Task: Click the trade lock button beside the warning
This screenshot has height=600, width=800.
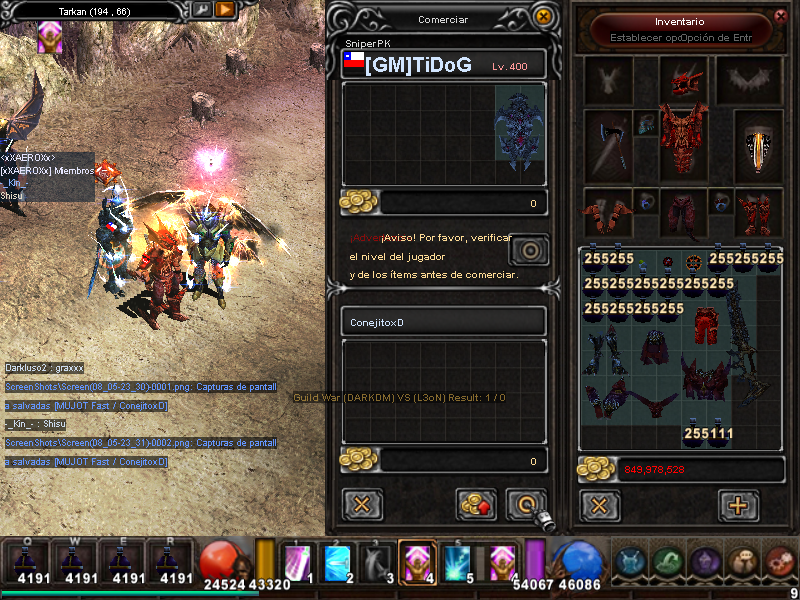Action: (x=528, y=249)
